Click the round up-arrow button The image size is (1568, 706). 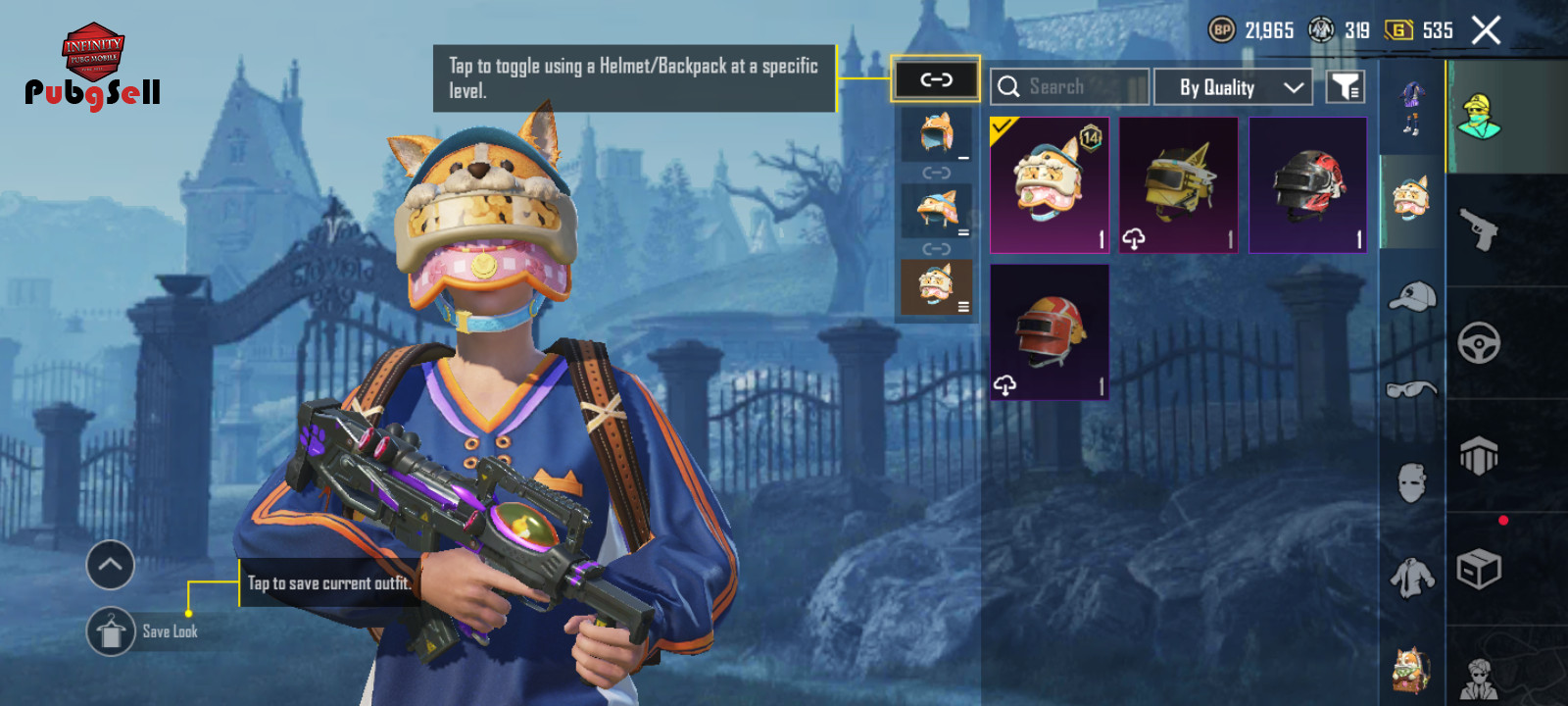(111, 565)
